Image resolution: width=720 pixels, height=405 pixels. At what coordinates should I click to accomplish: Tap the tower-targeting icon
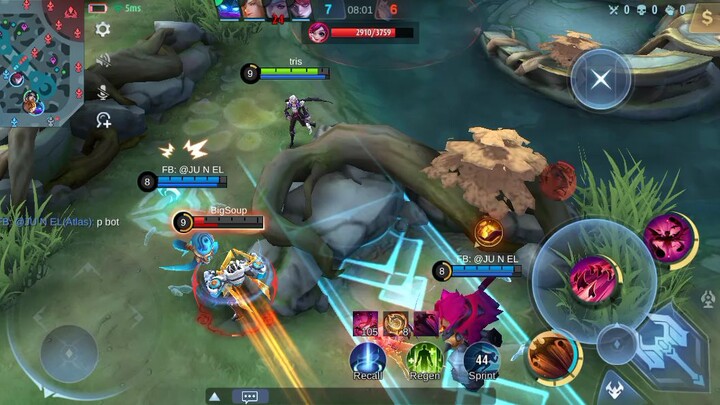point(709,300)
